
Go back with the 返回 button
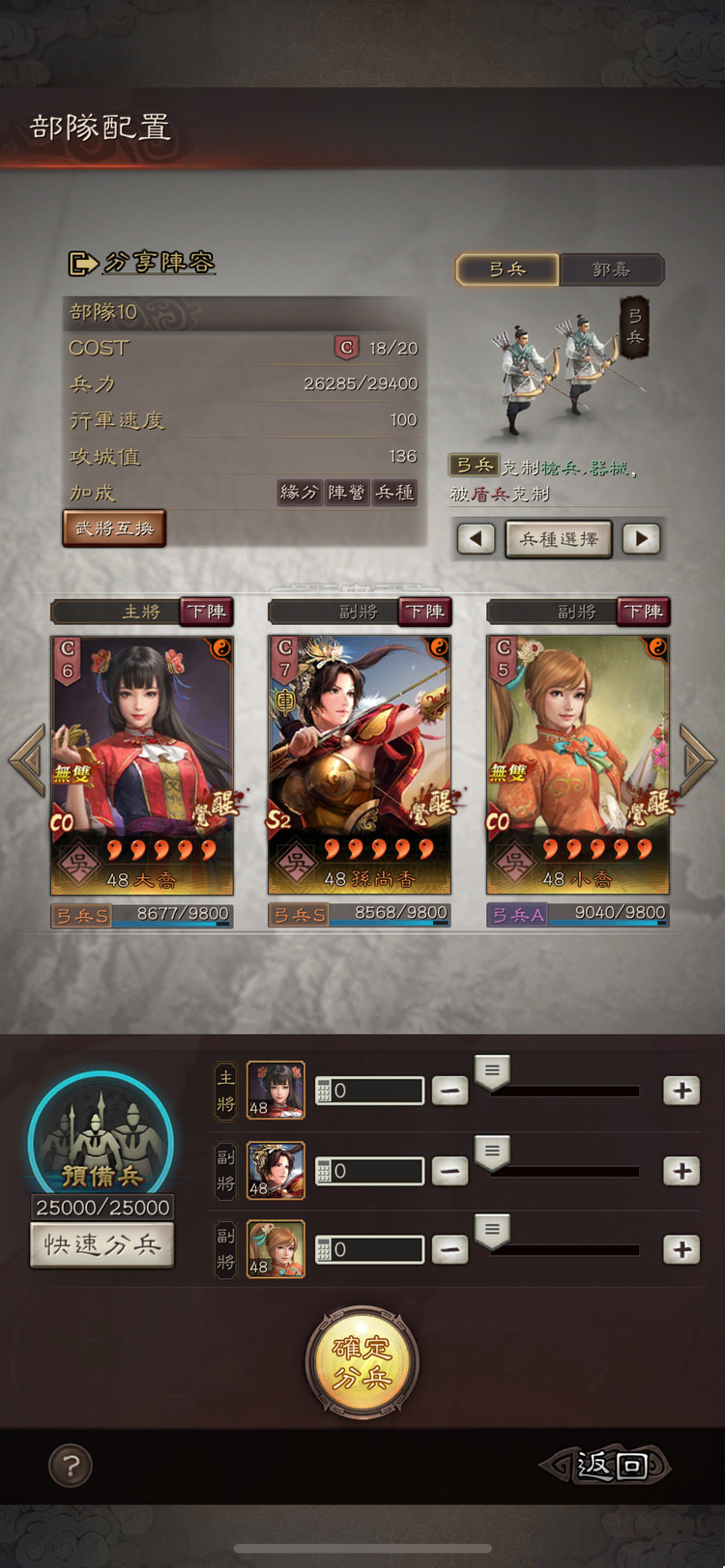(x=608, y=1465)
